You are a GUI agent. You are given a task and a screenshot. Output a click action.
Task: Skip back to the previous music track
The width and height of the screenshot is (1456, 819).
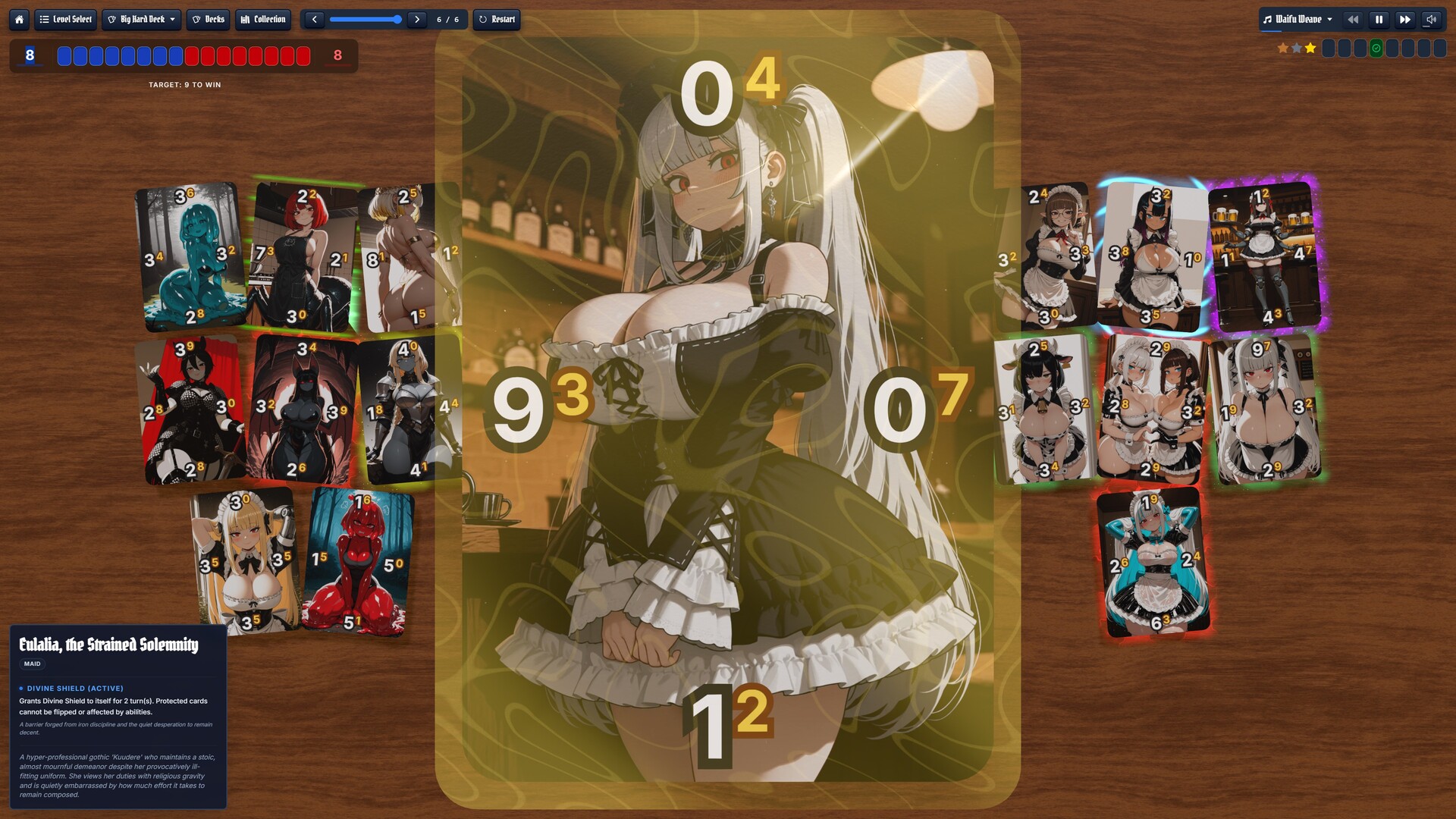pos(1353,20)
